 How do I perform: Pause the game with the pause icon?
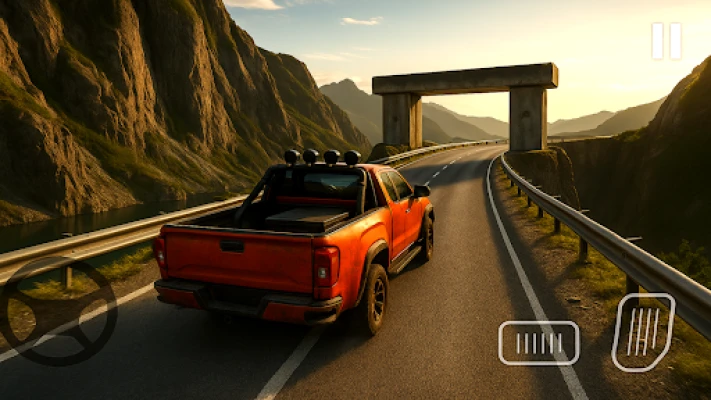tap(666, 41)
